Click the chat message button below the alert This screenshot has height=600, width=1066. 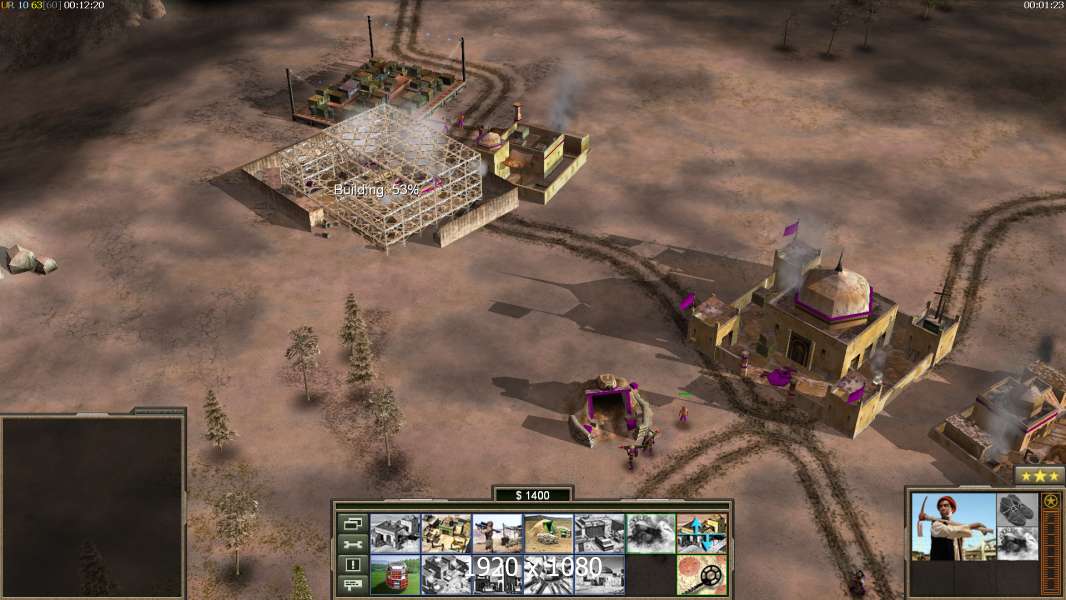coord(352,585)
